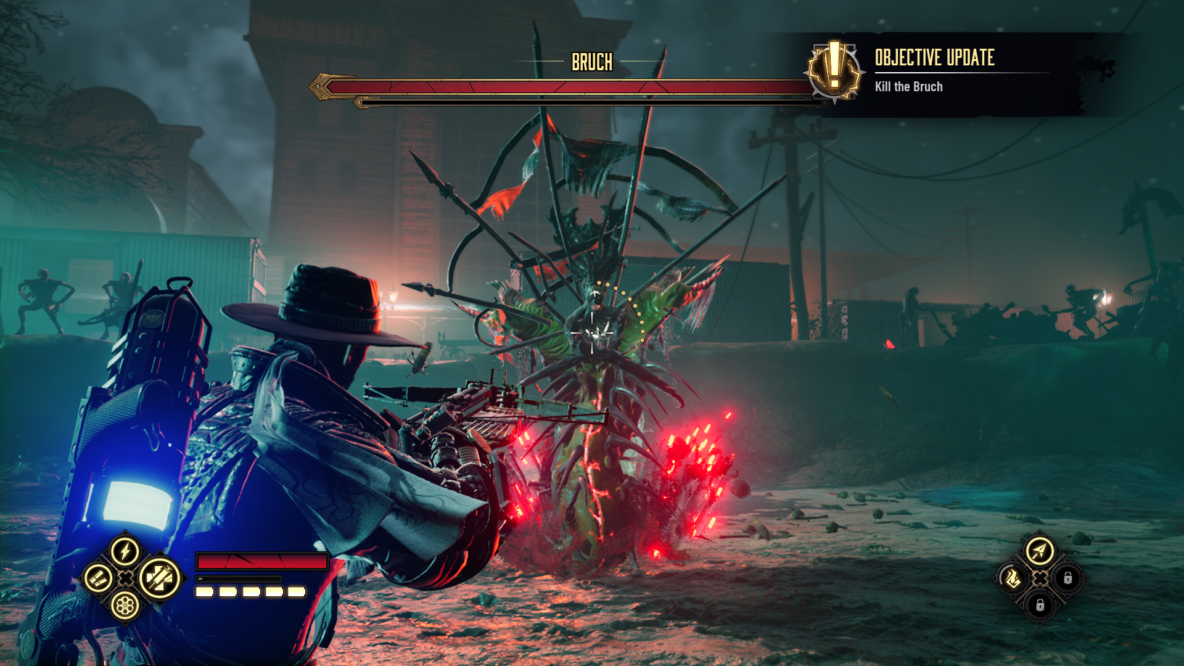Viewport: 1184px width, 666px height.
Task: Choose the shotgun shells weapon slot
Action: coord(98,577)
